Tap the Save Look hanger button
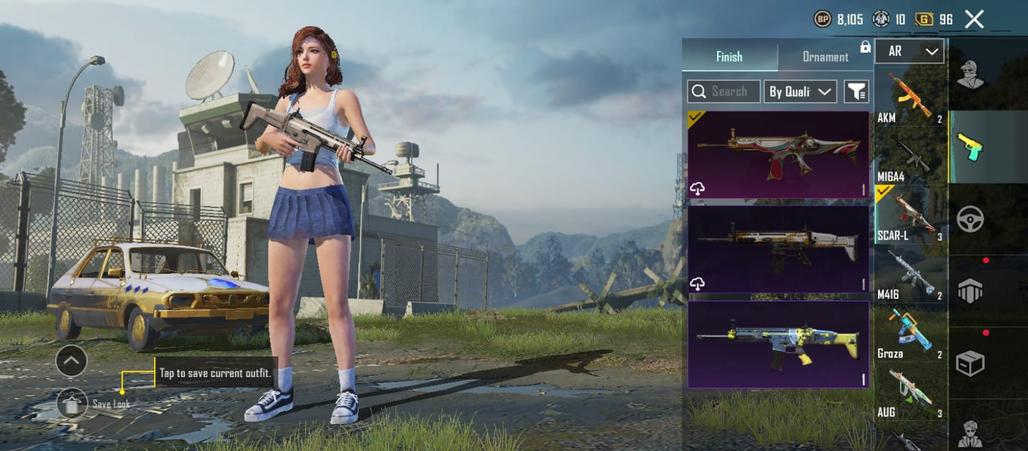The width and height of the screenshot is (1028, 451). click(x=72, y=403)
